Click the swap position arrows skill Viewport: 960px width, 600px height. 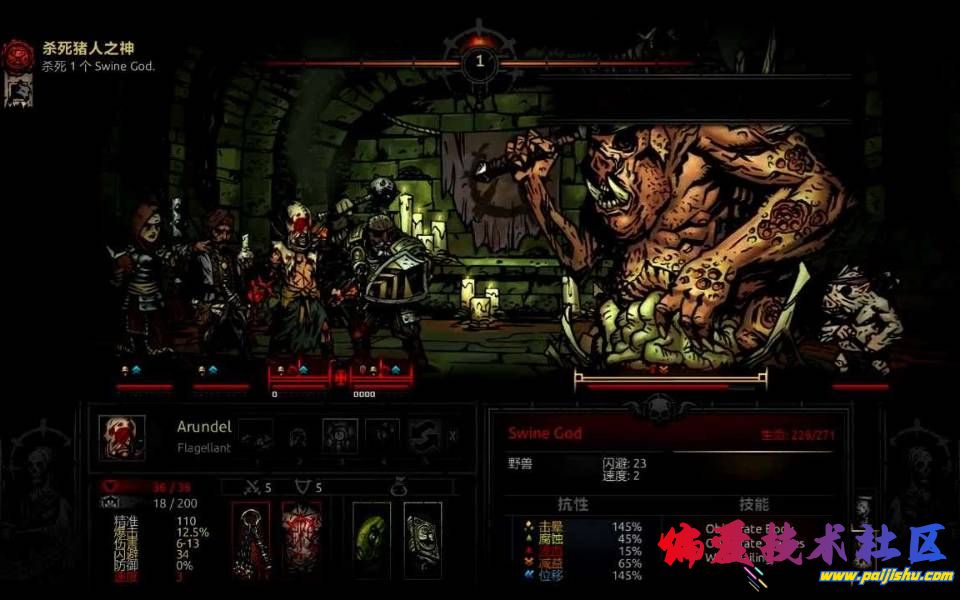[424, 436]
